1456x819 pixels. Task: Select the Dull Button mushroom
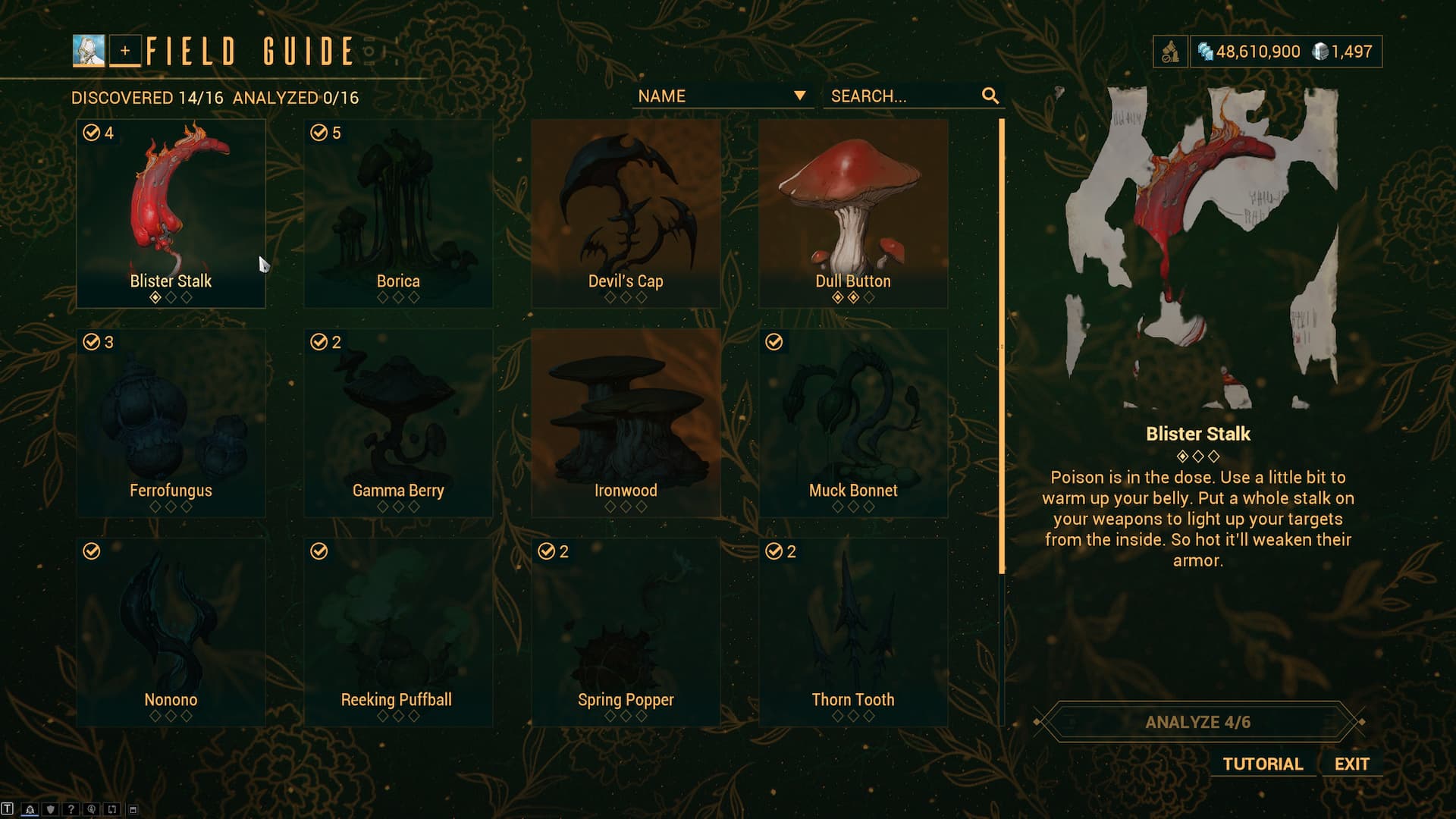point(853,213)
